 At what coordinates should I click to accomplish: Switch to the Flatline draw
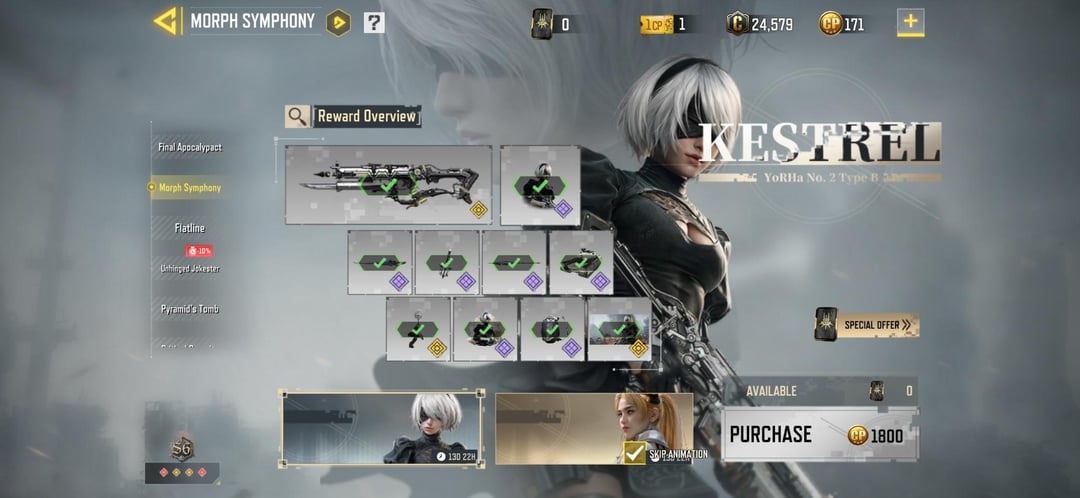189,228
